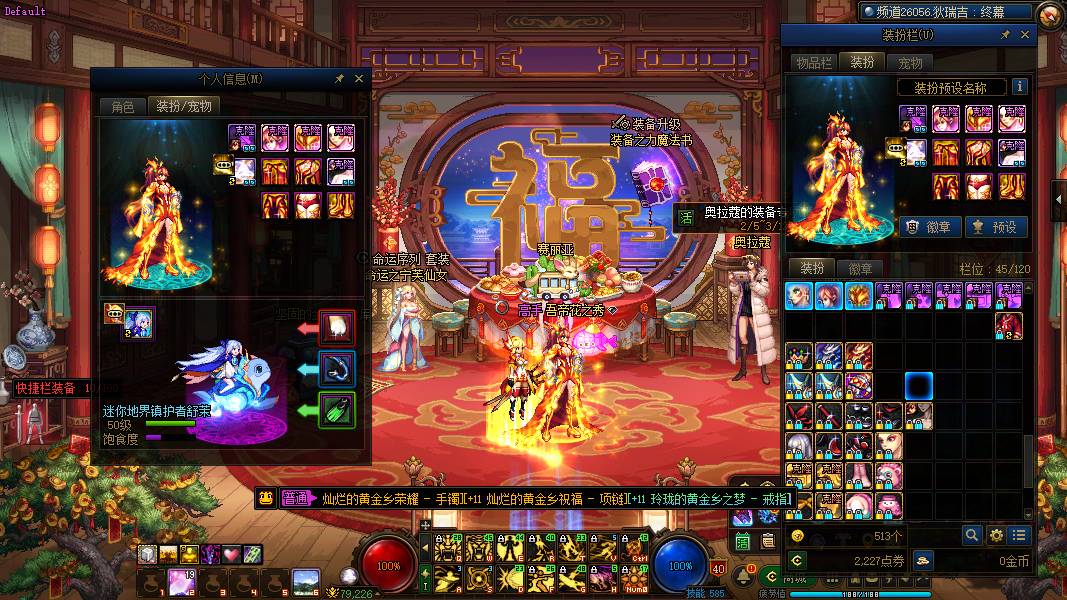Switch to the 宠物 tab in inventory
Screen dimensions: 1067x600
coord(910,62)
